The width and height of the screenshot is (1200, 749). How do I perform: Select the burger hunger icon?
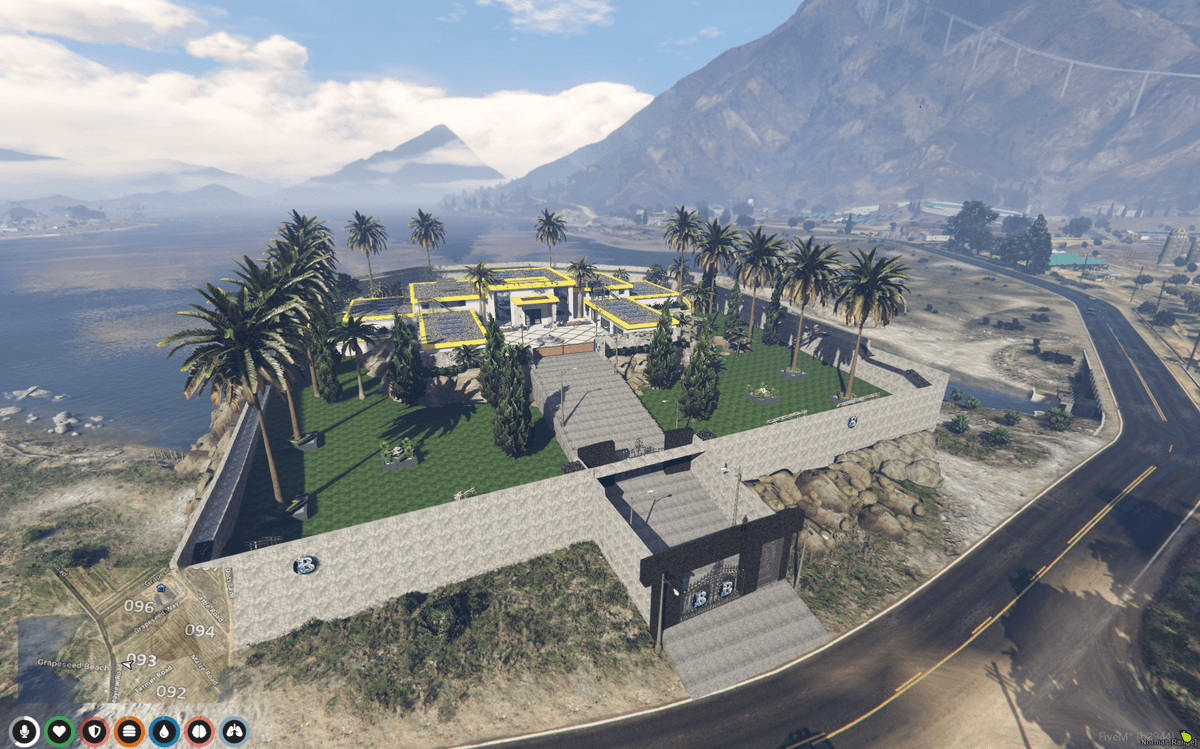click(129, 732)
